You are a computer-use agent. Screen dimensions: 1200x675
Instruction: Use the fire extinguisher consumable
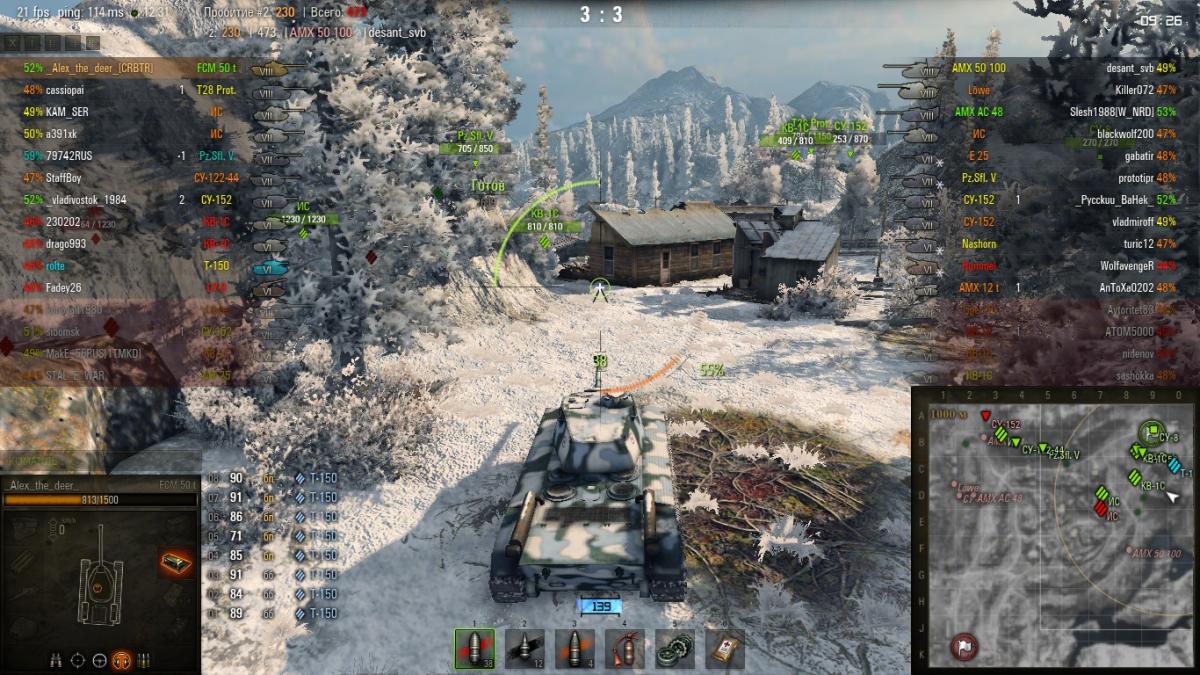tap(624, 648)
